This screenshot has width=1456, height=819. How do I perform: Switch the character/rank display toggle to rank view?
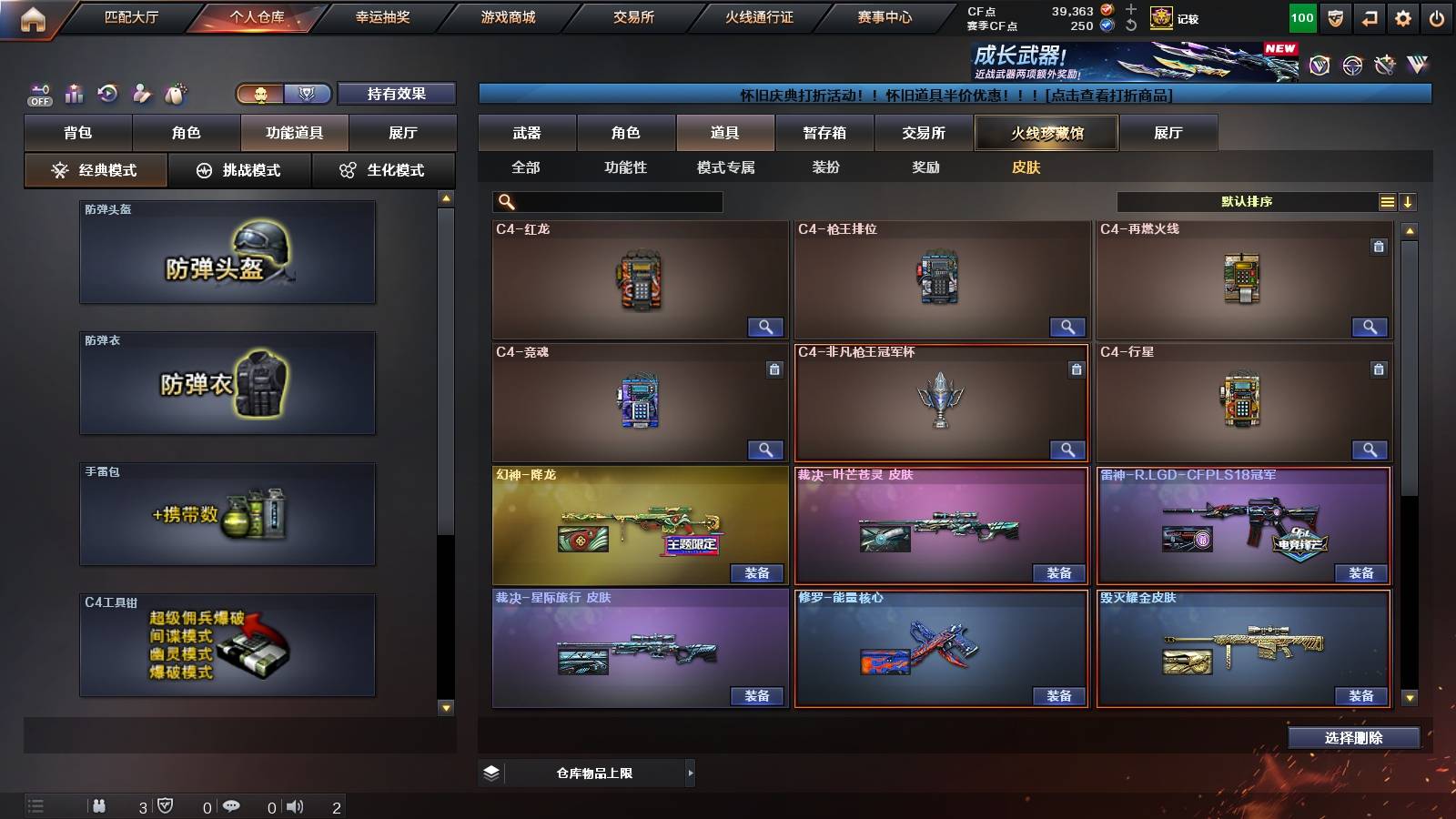(x=308, y=93)
